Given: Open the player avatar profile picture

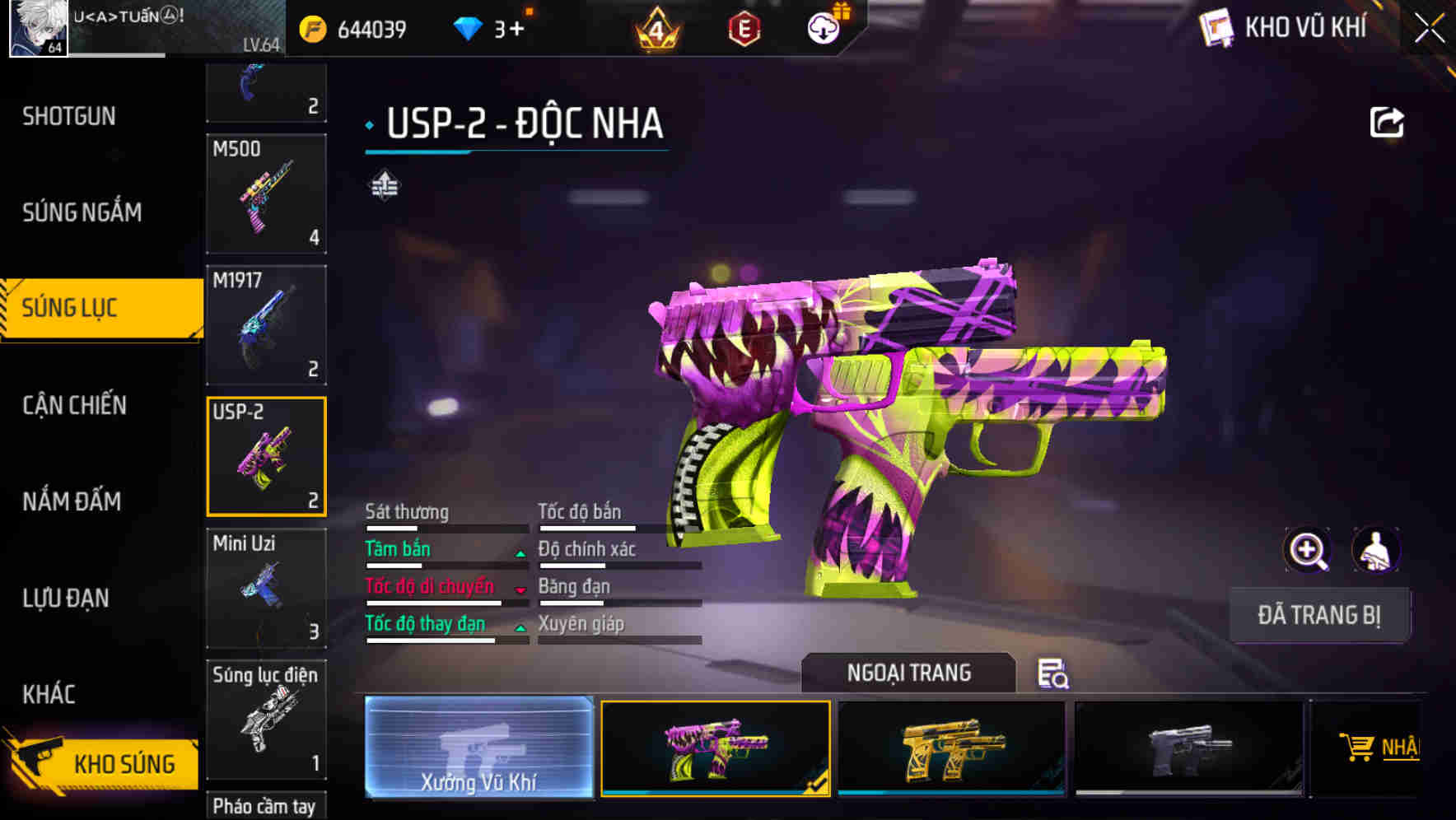Looking at the screenshot, I should click(x=39, y=30).
